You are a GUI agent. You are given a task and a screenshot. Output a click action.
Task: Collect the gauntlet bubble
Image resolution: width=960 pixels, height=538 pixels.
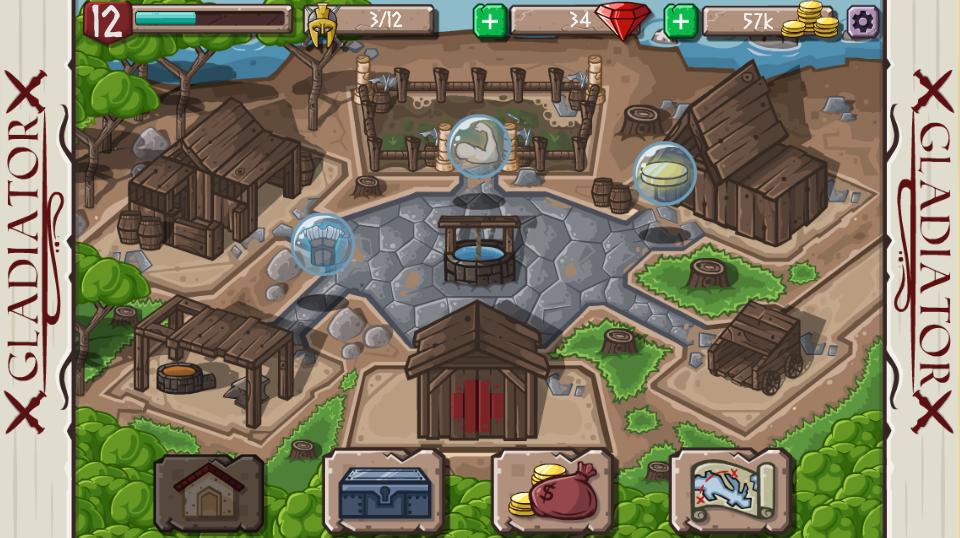pos(322,245)
